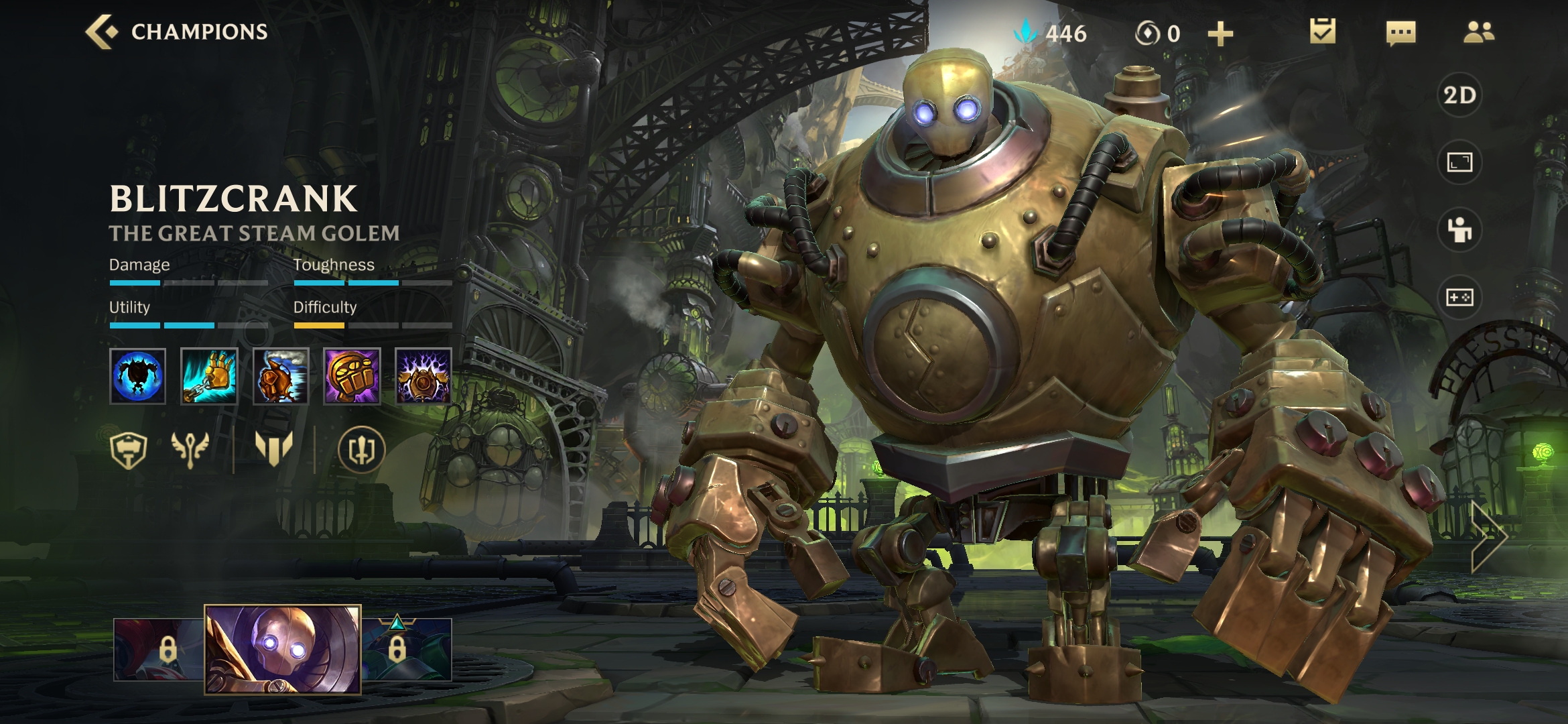Add more currency with the plus button
Screen dimensions: 1568x724
[x=1220, y=34]
